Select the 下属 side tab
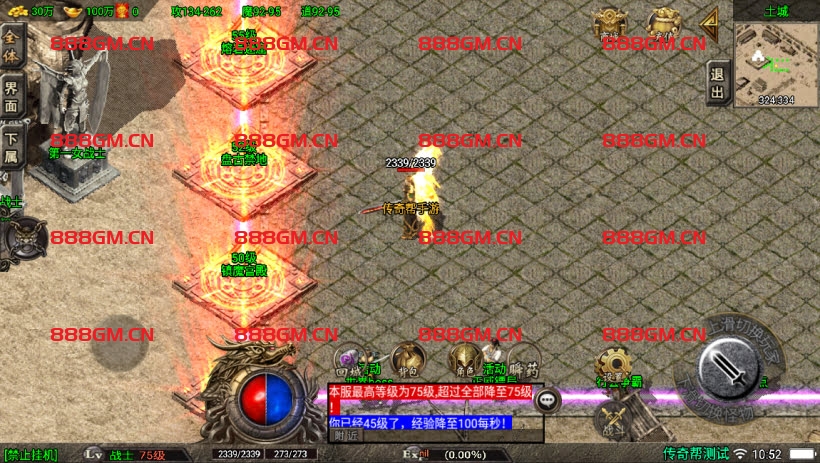The width and height of the screenshot is (820, 463). (x=12, y=146)
